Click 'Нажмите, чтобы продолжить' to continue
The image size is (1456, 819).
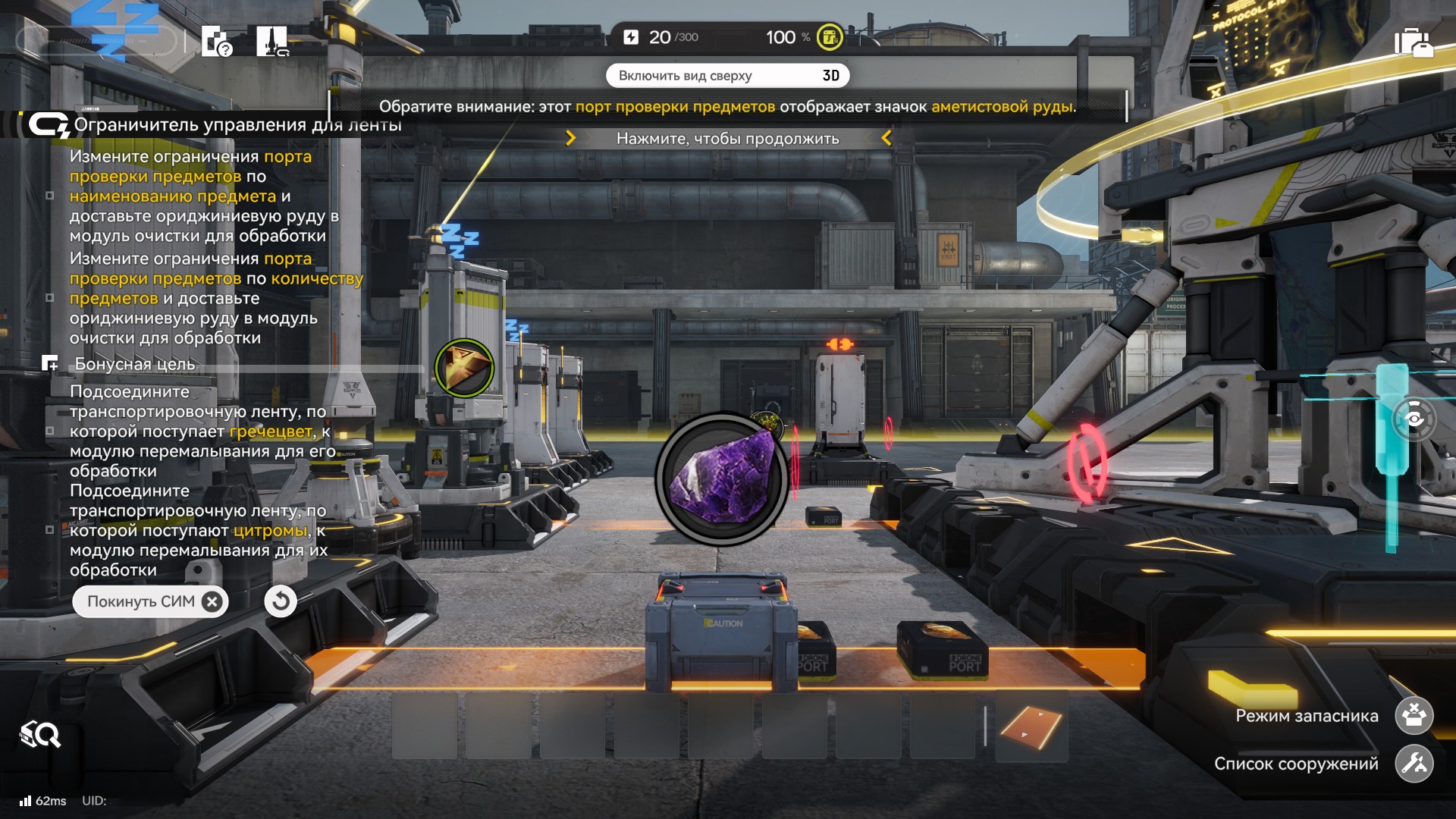click(x=727, y=139)
